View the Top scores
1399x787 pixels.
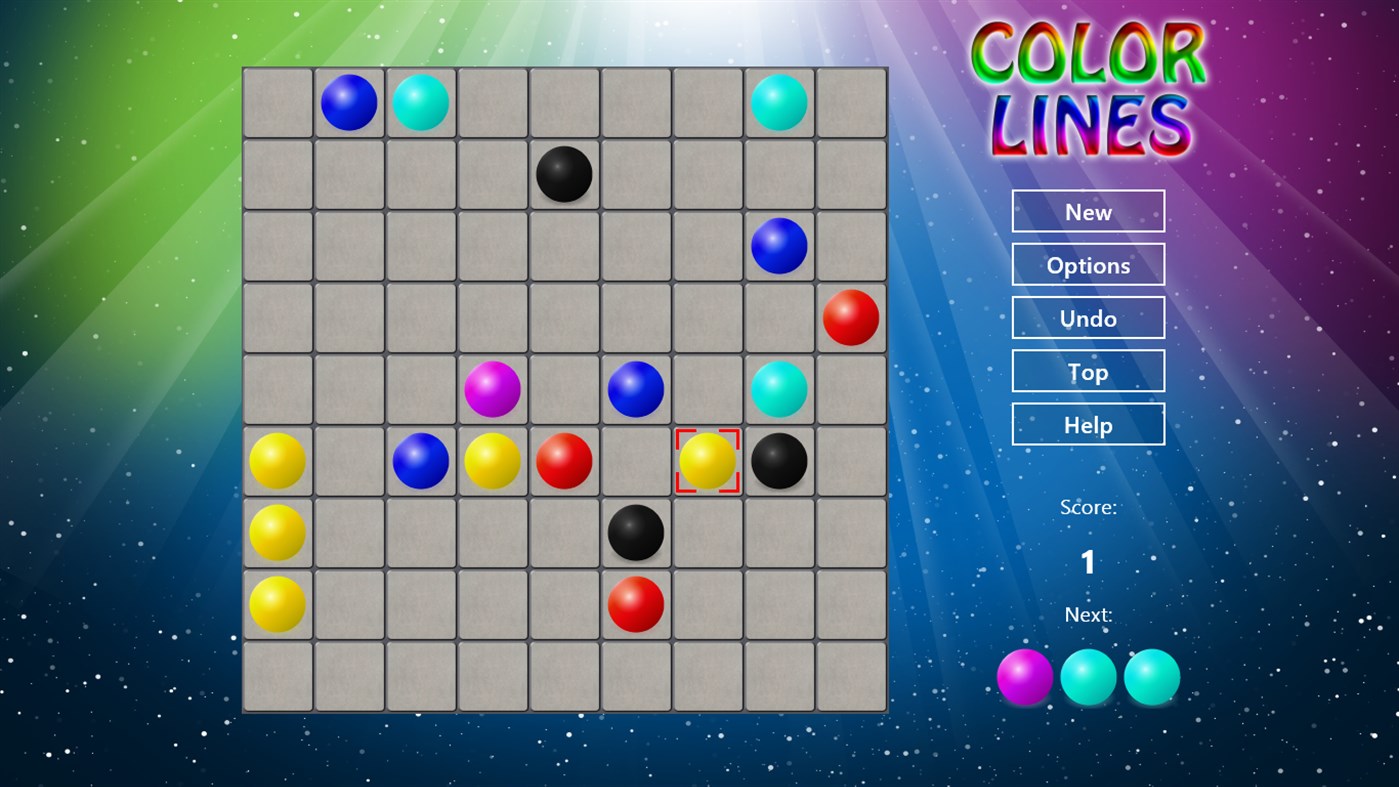(x=1088, y=370)
